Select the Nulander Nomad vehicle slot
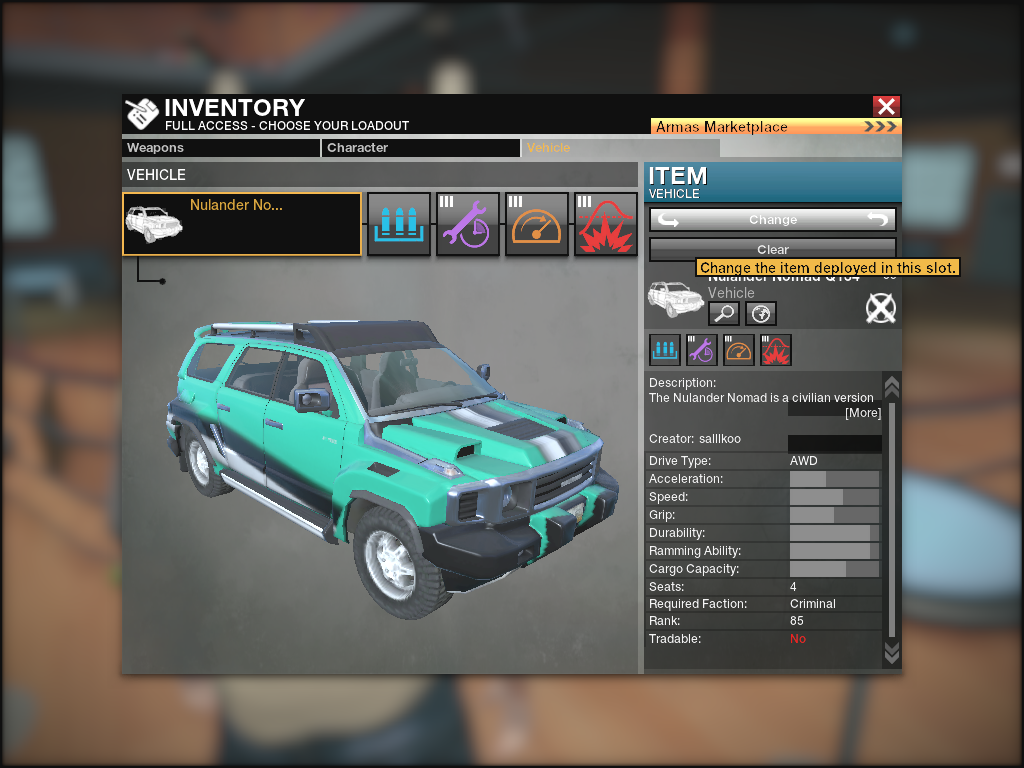Viewport: 1024px width, 768px height. [x=242, y=224]
